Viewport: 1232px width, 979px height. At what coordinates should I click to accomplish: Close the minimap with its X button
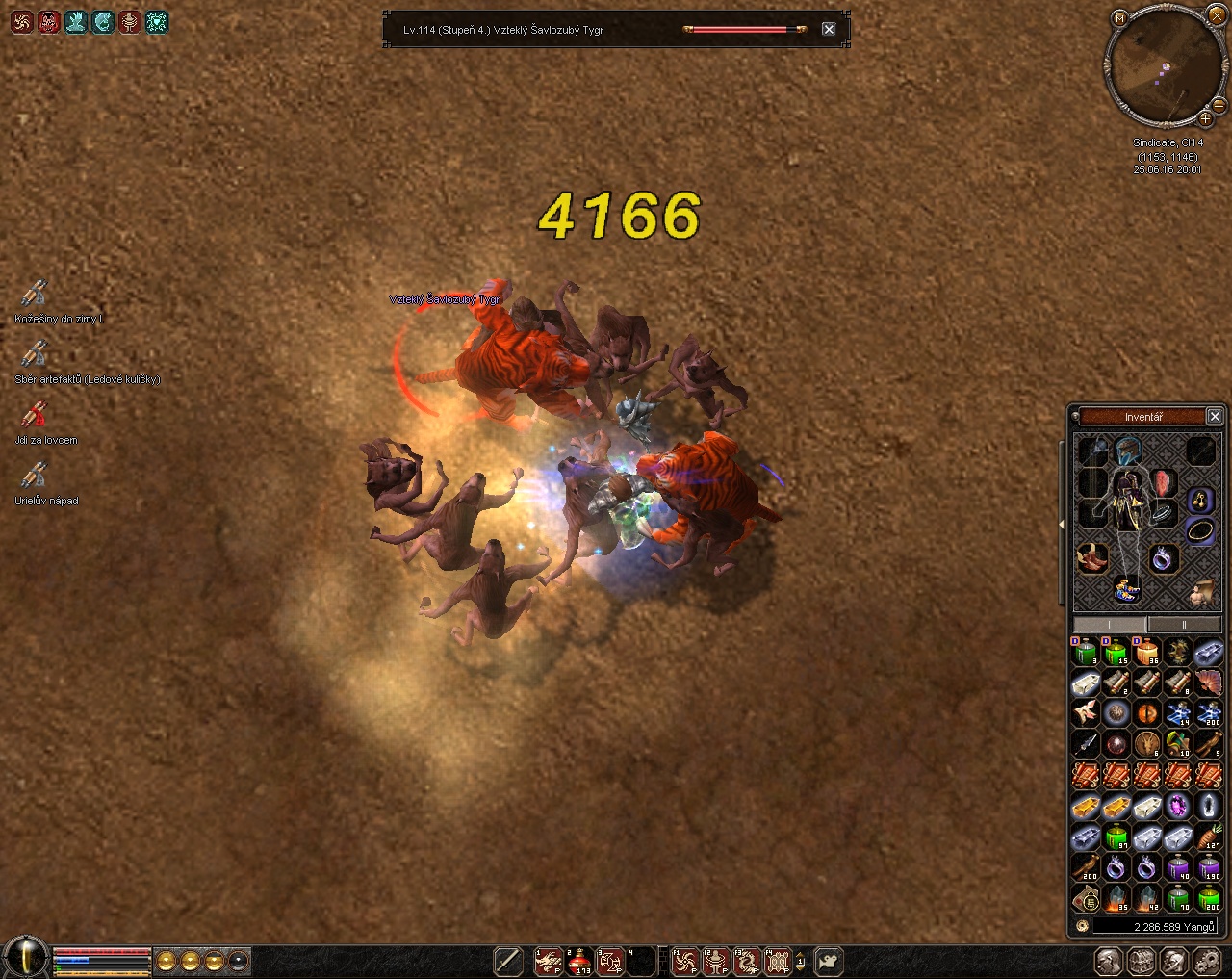(1217, 16)
